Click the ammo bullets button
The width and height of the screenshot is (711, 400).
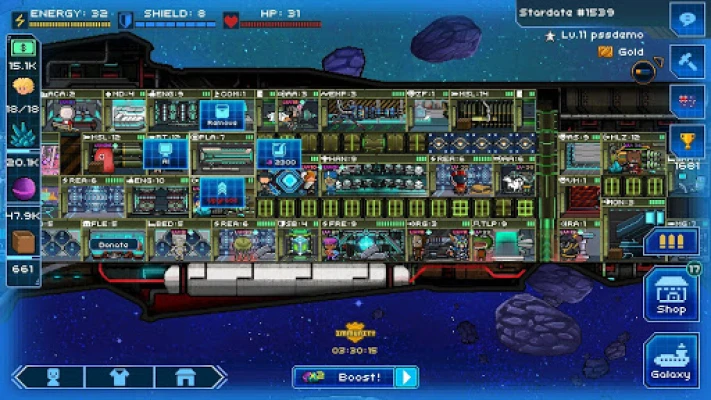click(x=670, y=241)
